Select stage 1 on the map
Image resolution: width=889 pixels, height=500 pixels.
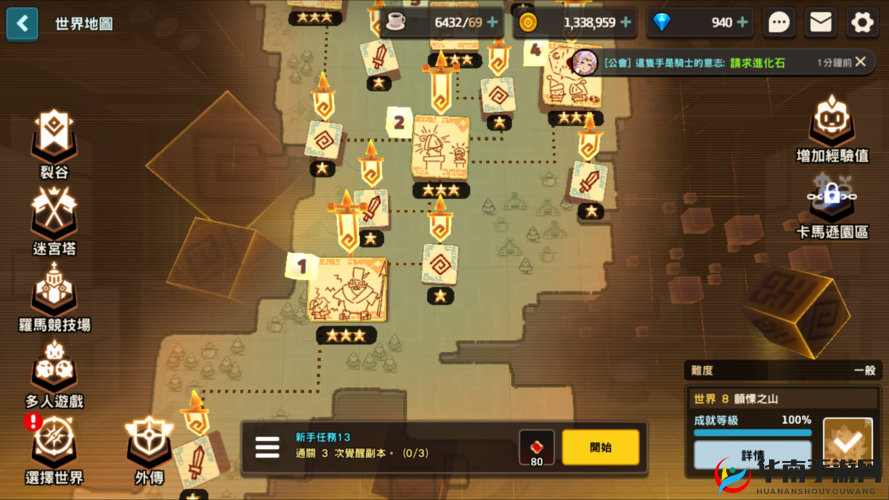346,289
